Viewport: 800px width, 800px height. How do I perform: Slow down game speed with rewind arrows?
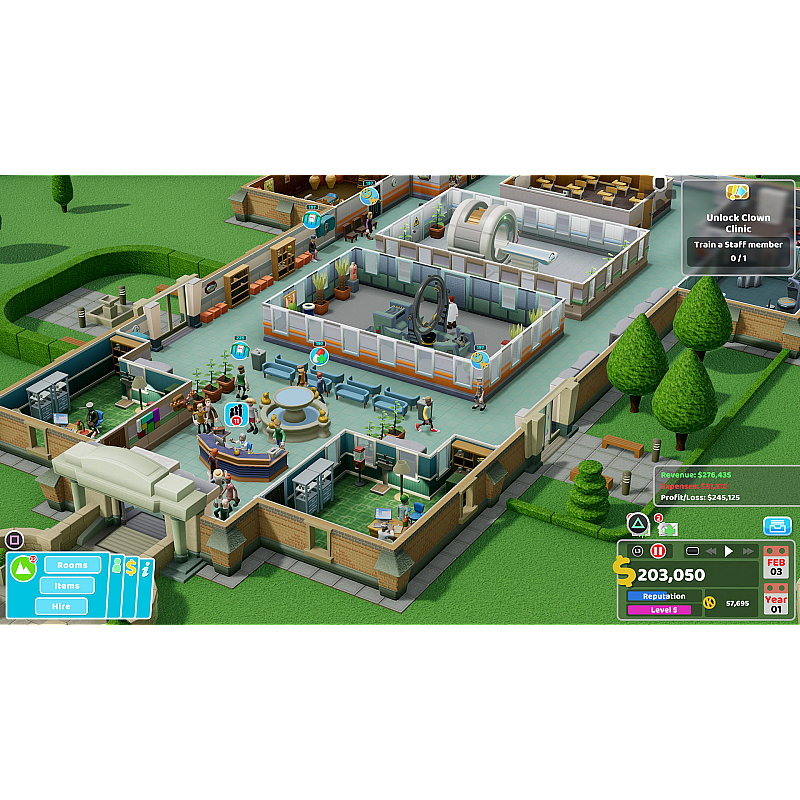click(711, 551)
